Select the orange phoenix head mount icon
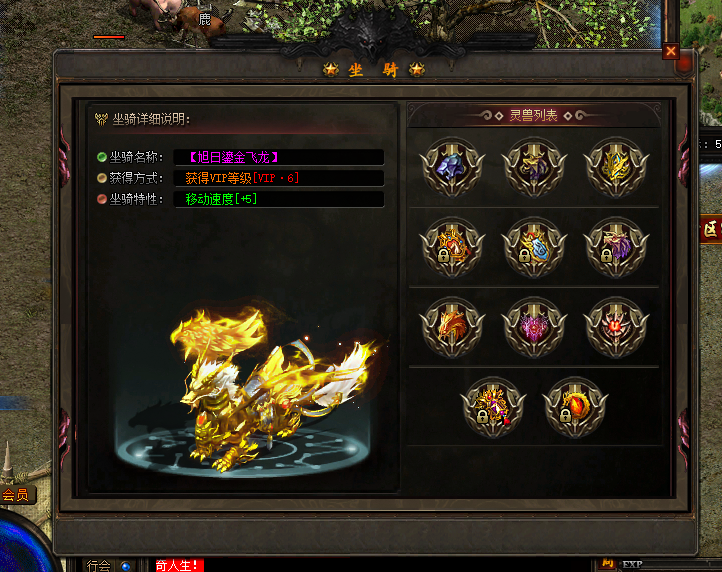The image size is (722, 572). point(452,327)
